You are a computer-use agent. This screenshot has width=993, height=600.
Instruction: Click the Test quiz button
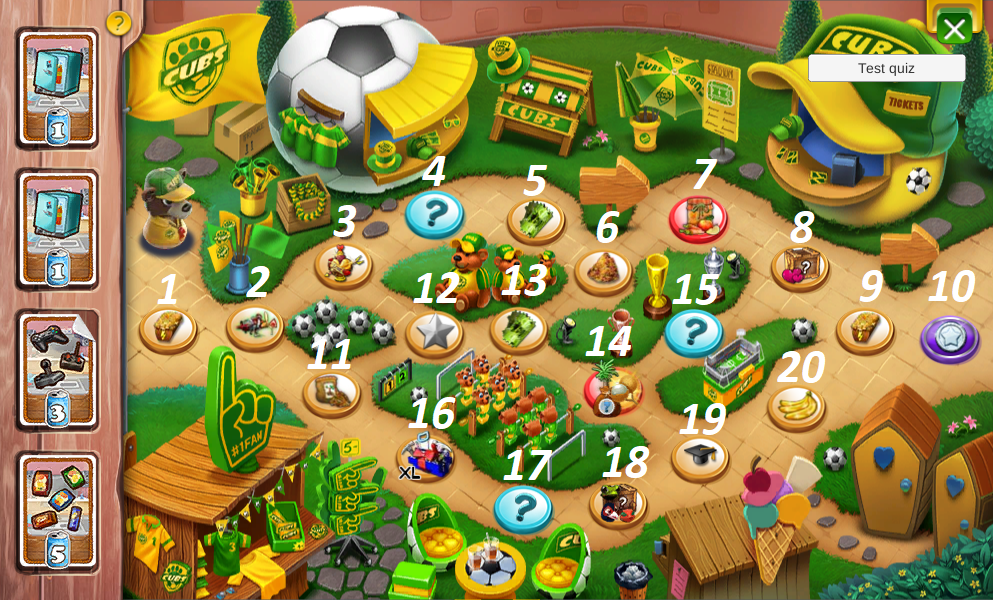coord(886,68)
